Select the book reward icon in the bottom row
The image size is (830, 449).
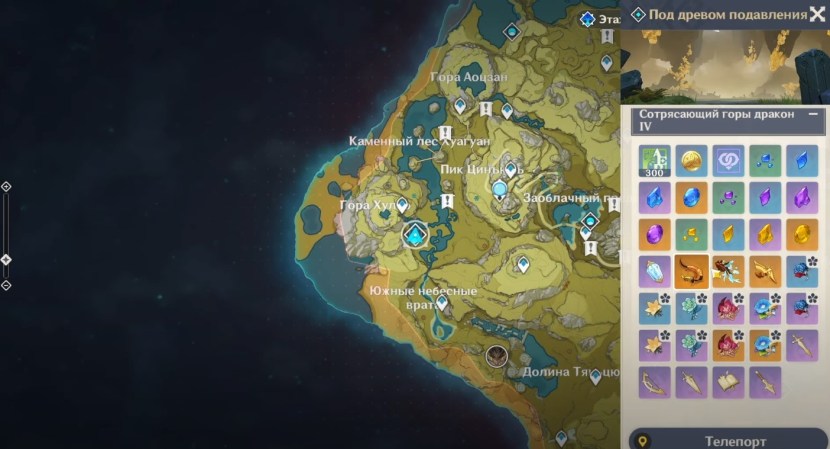[x=727, y=381]
